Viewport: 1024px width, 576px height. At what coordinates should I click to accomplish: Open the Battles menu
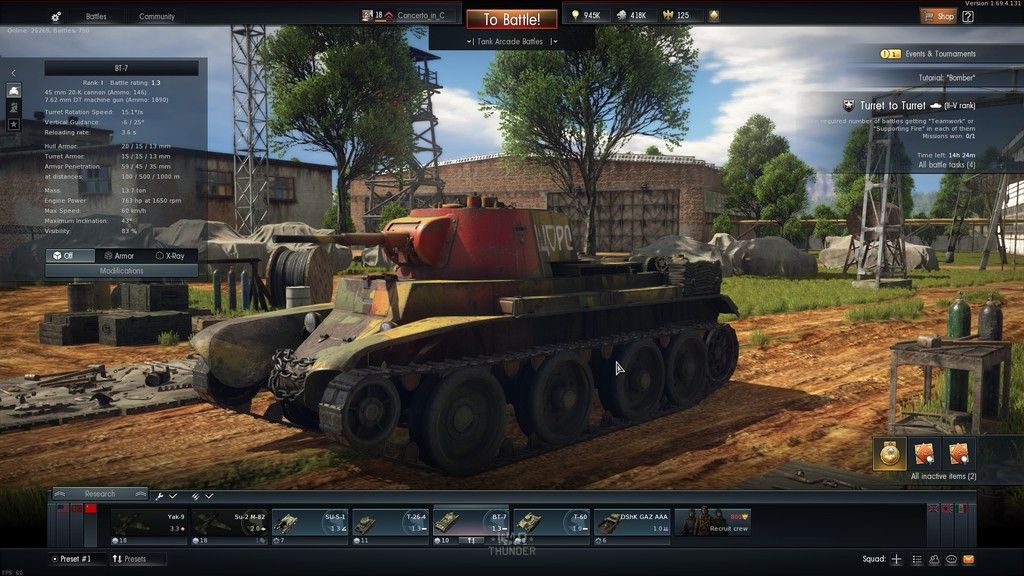pyautogui.click(x=96, y=17)
